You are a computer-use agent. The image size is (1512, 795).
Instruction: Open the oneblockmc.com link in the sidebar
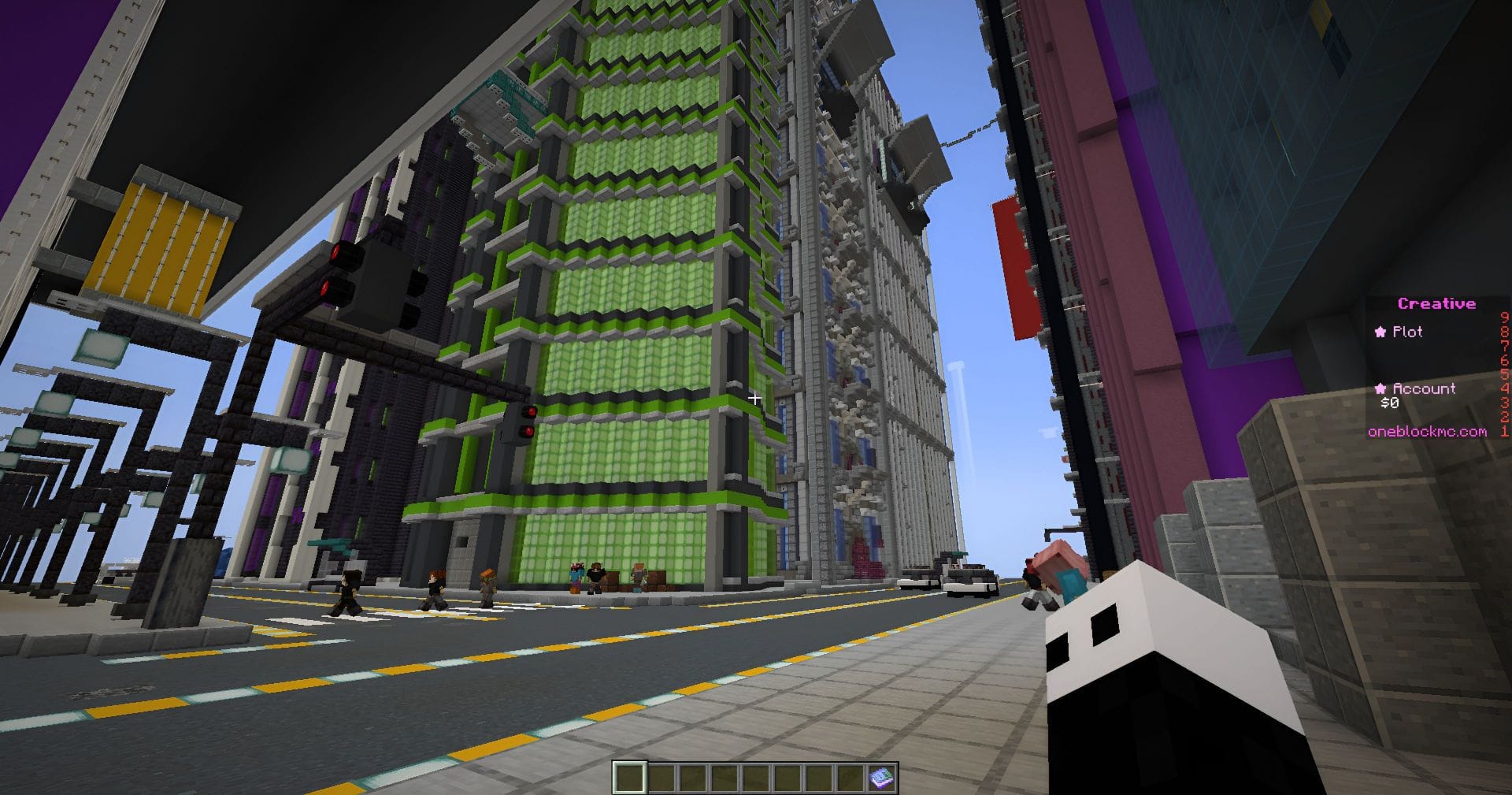pyautogui.click(x=1428, y=433)
